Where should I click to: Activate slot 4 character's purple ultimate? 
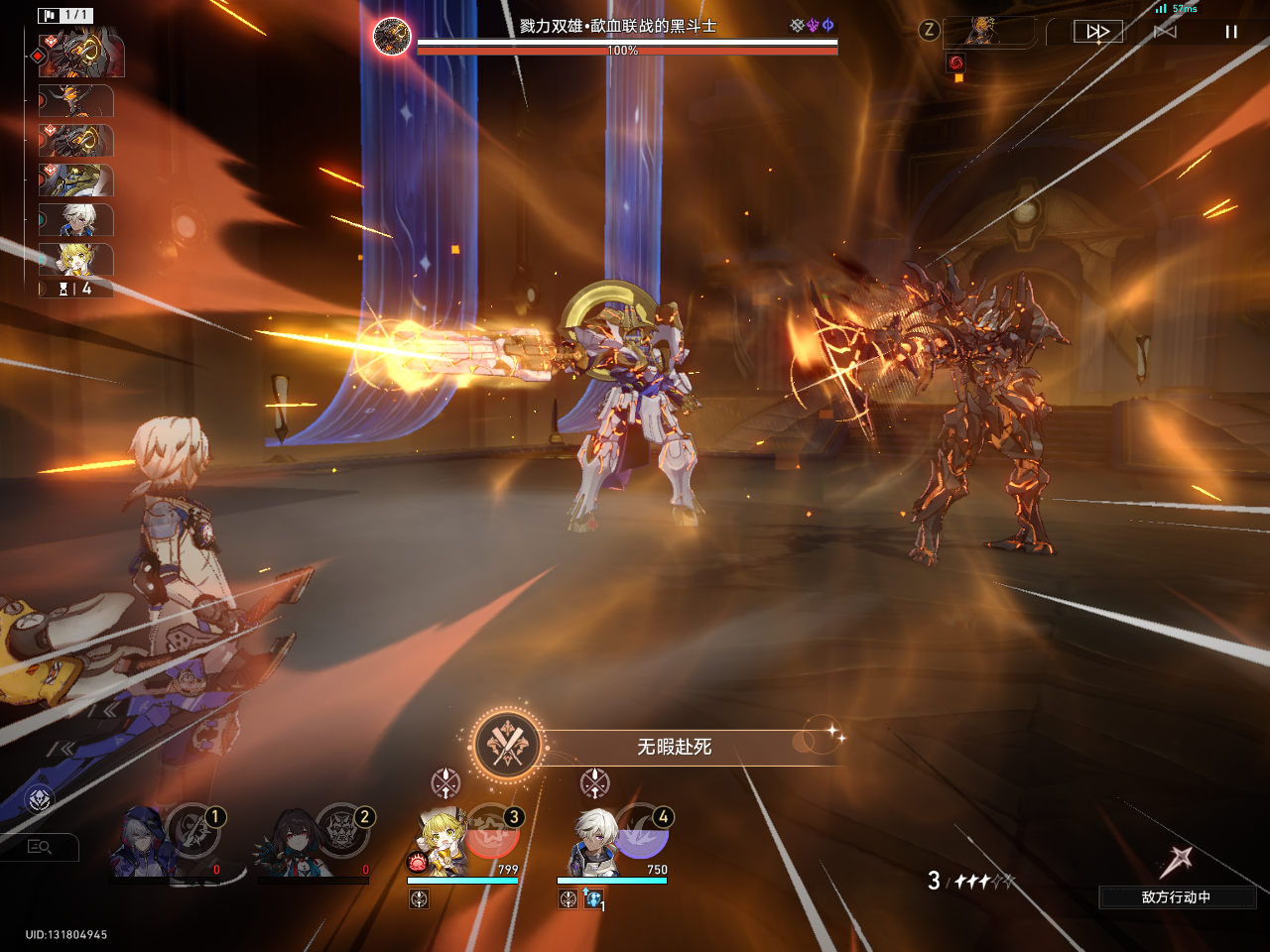643,833
